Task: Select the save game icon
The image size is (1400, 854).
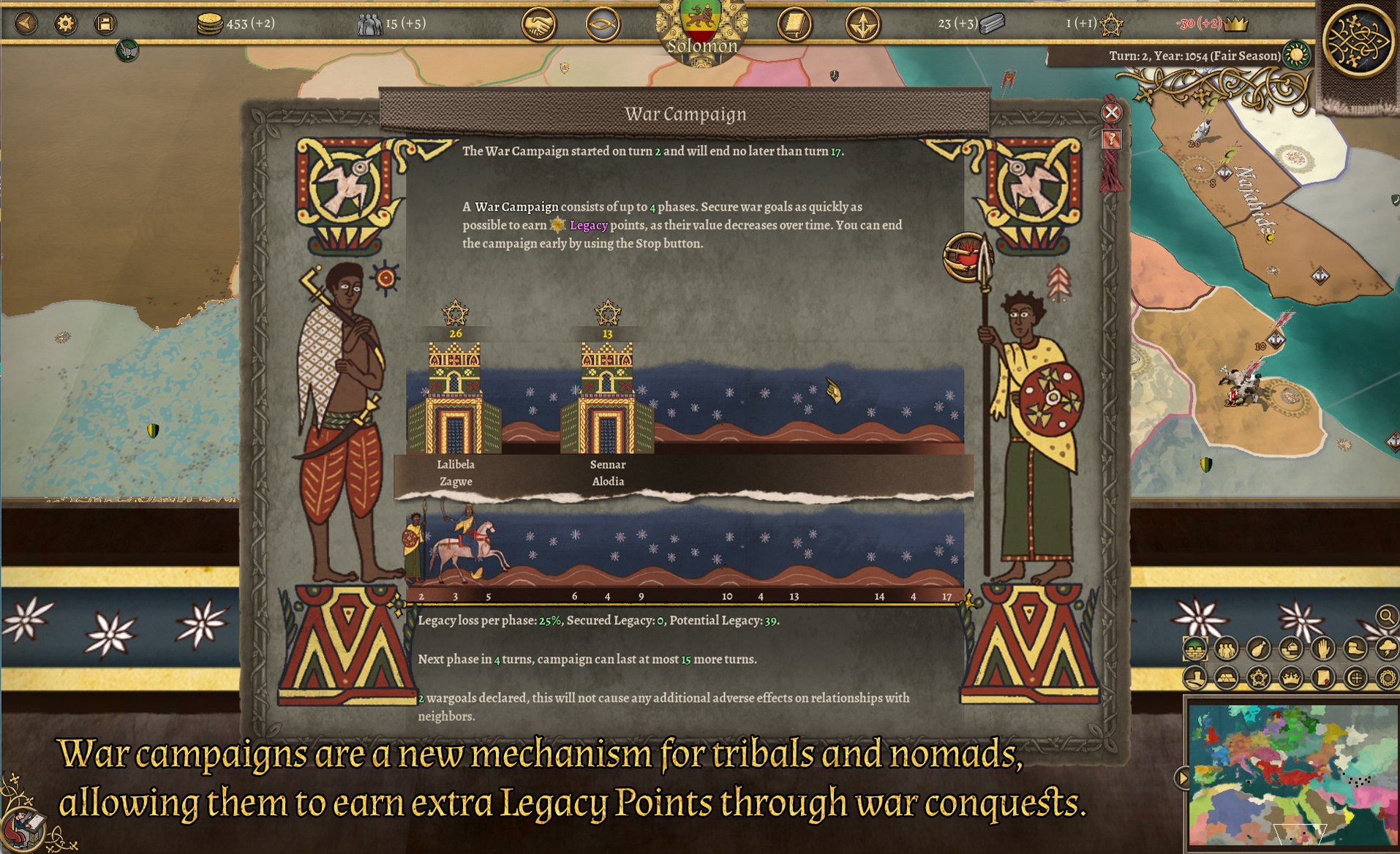Action: (105, 23)
